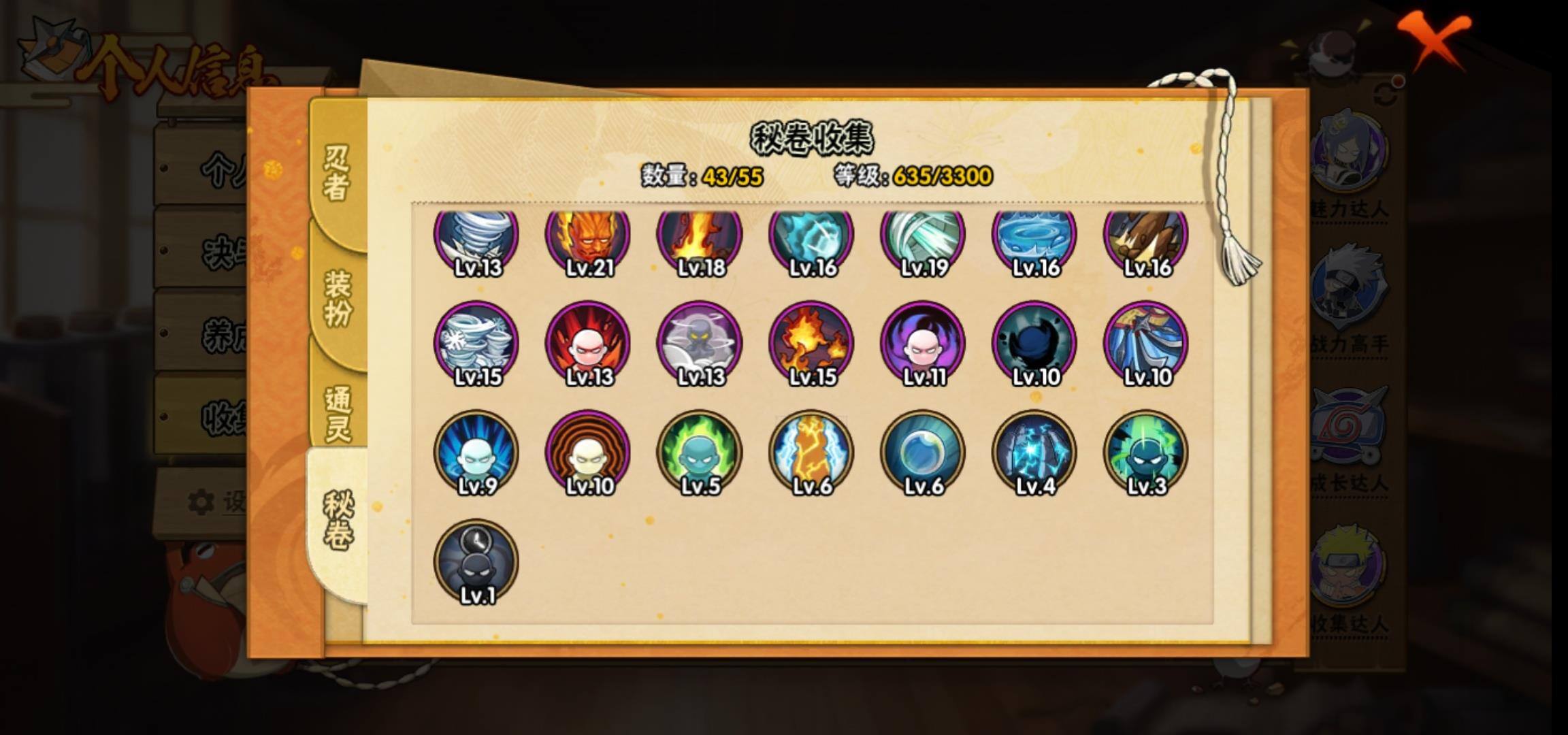Select the Lv.1 dark shadow scroll

[x=476, y=562]
